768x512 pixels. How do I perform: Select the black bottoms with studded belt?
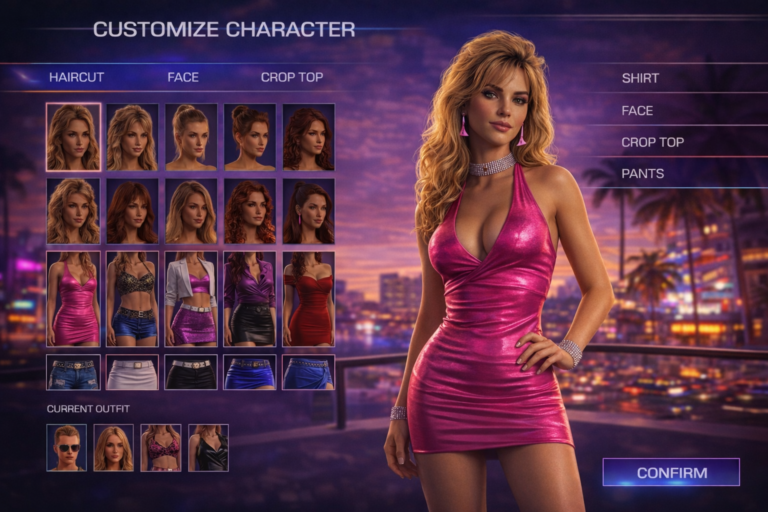click(x=191, y=372)
